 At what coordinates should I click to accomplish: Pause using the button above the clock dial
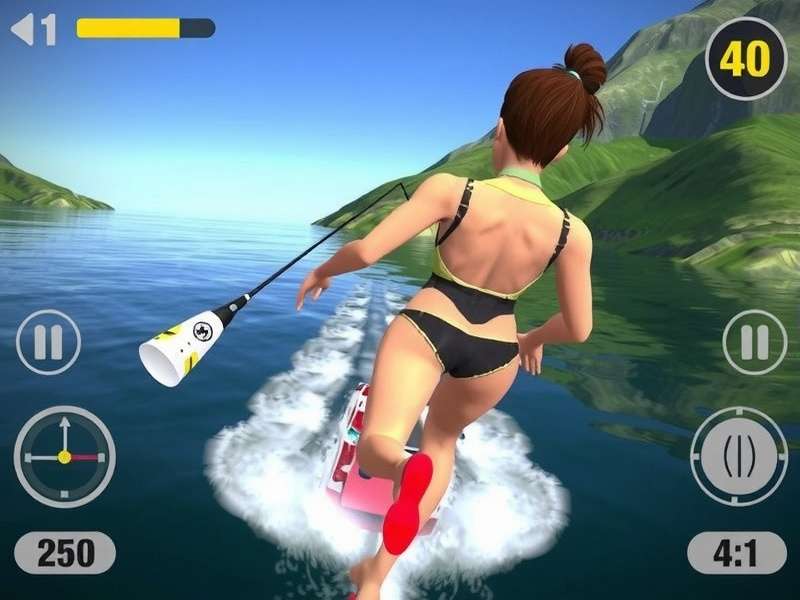coord(48,342)
